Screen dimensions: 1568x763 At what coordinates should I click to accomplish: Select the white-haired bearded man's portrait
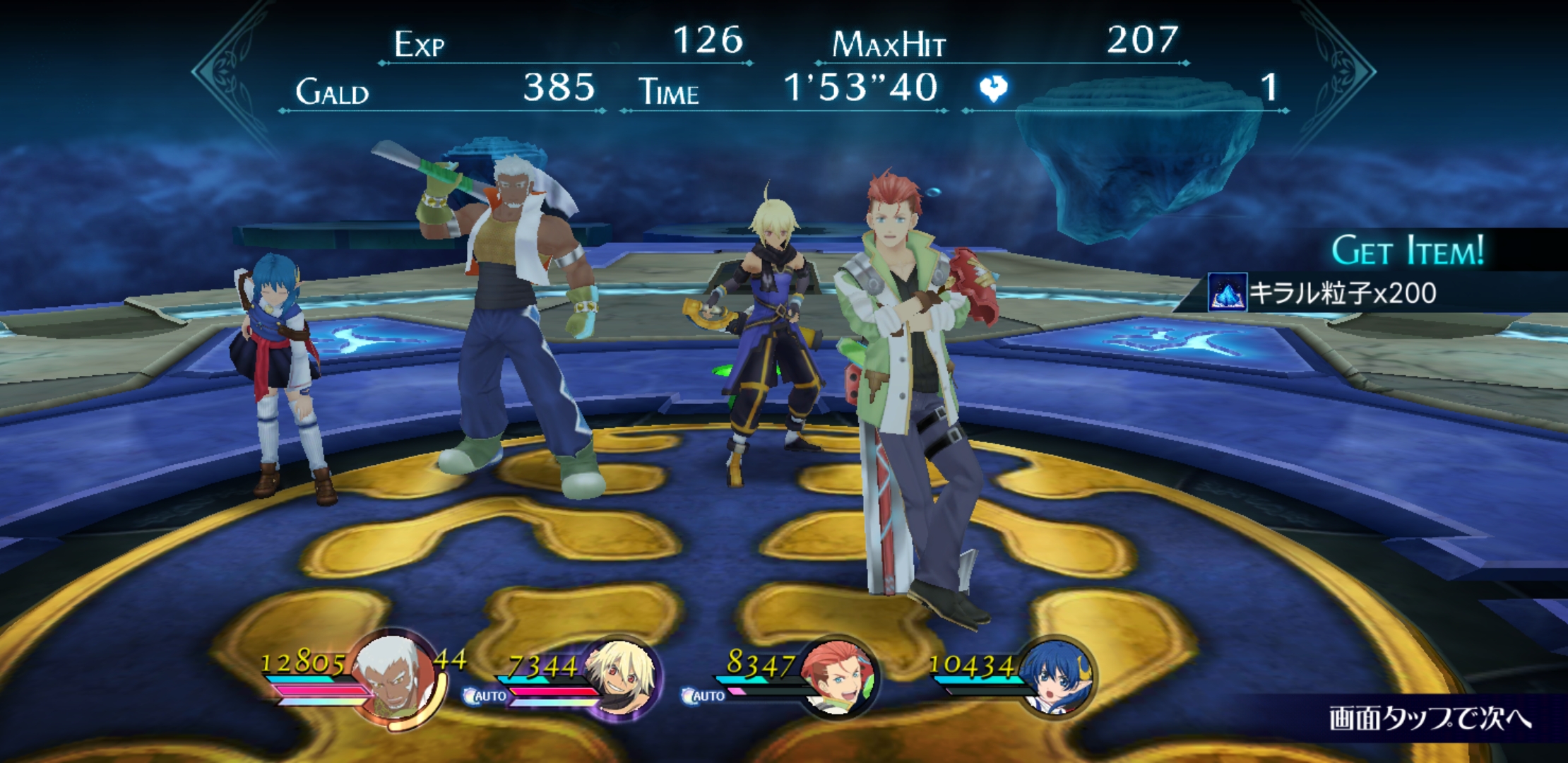[393, 678]
